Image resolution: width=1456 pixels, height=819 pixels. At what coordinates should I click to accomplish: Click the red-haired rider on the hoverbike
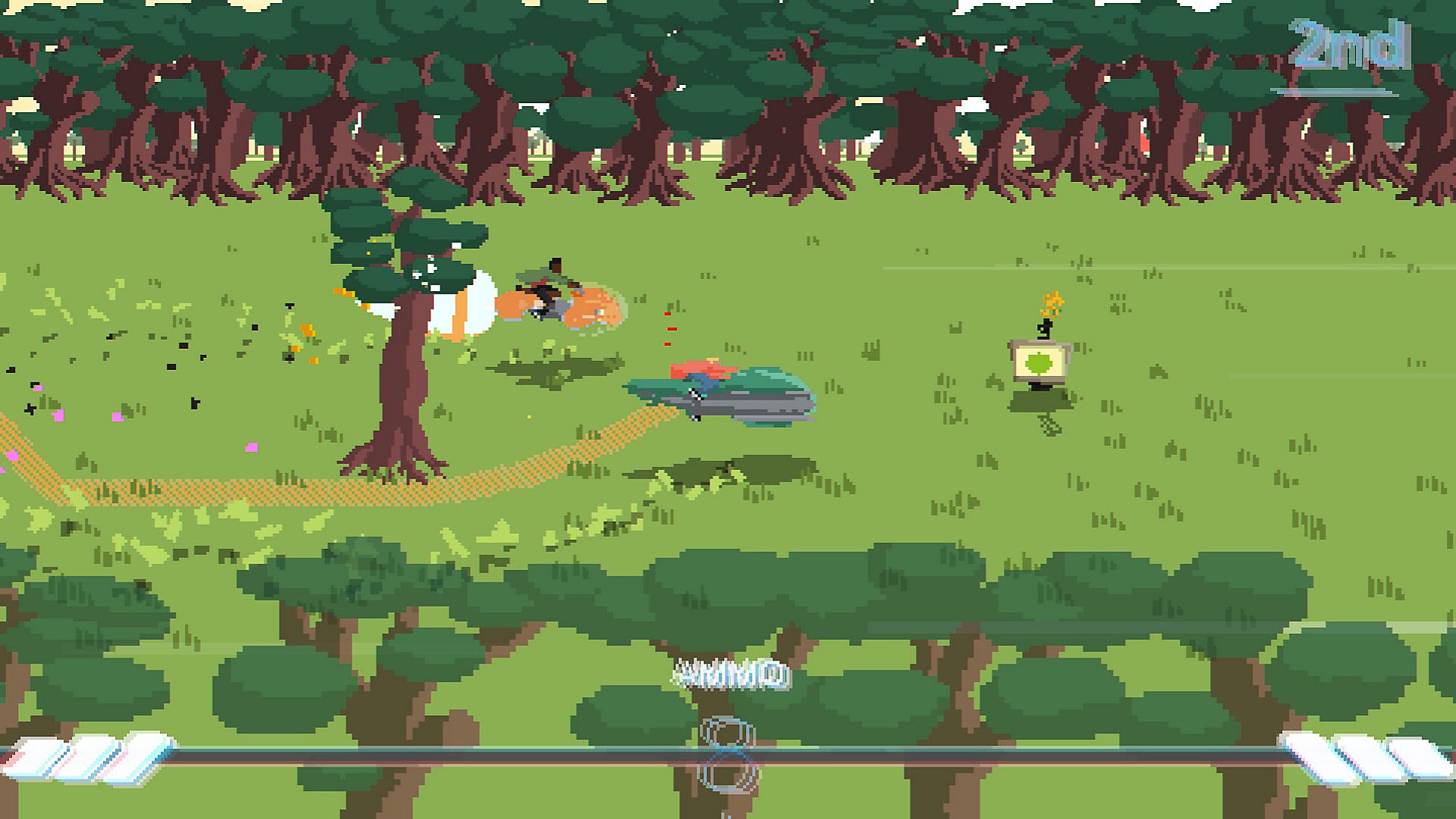pos(698,372)
